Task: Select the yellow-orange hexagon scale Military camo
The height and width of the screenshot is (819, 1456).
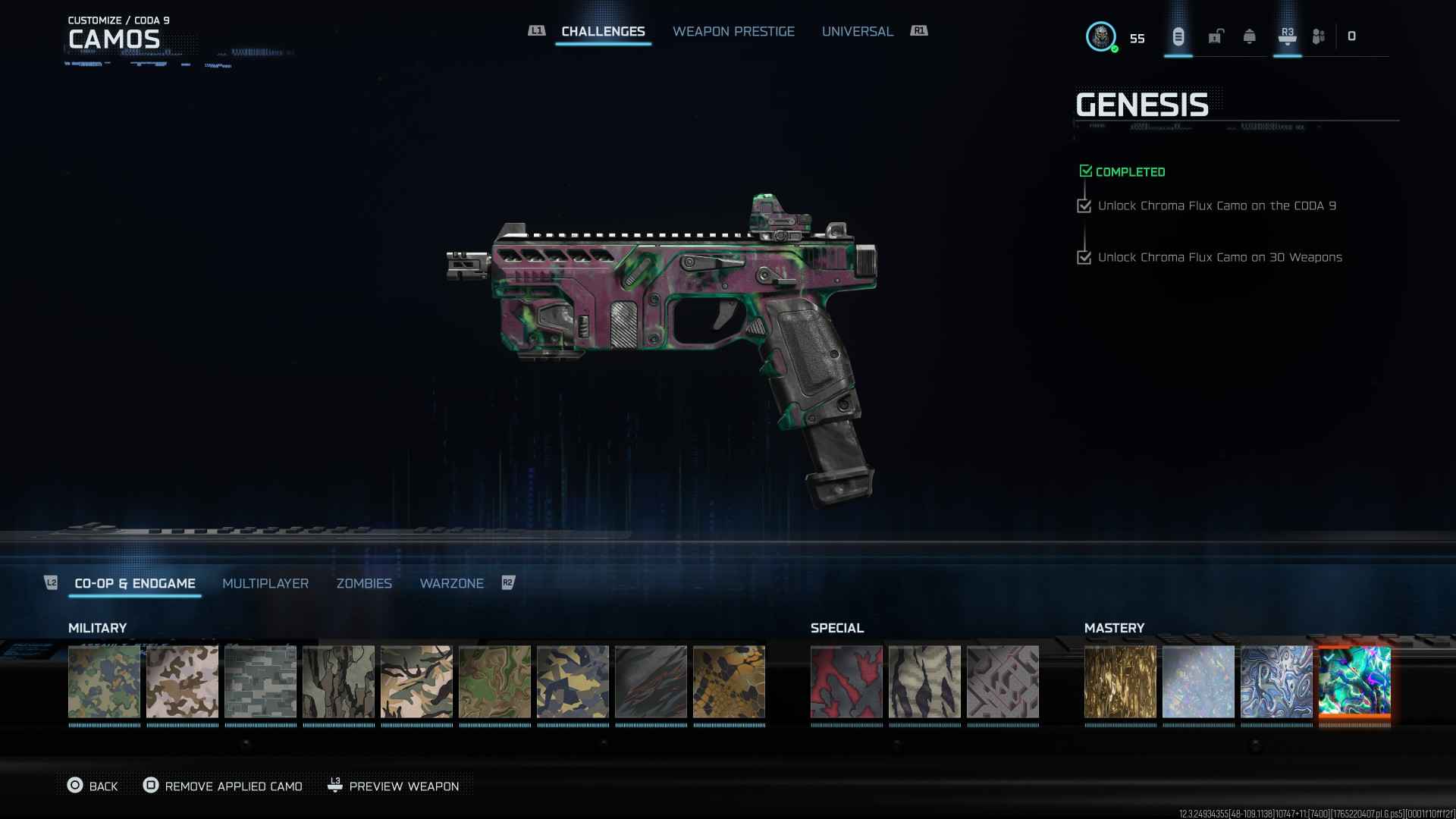Action: tap(729, 682)
